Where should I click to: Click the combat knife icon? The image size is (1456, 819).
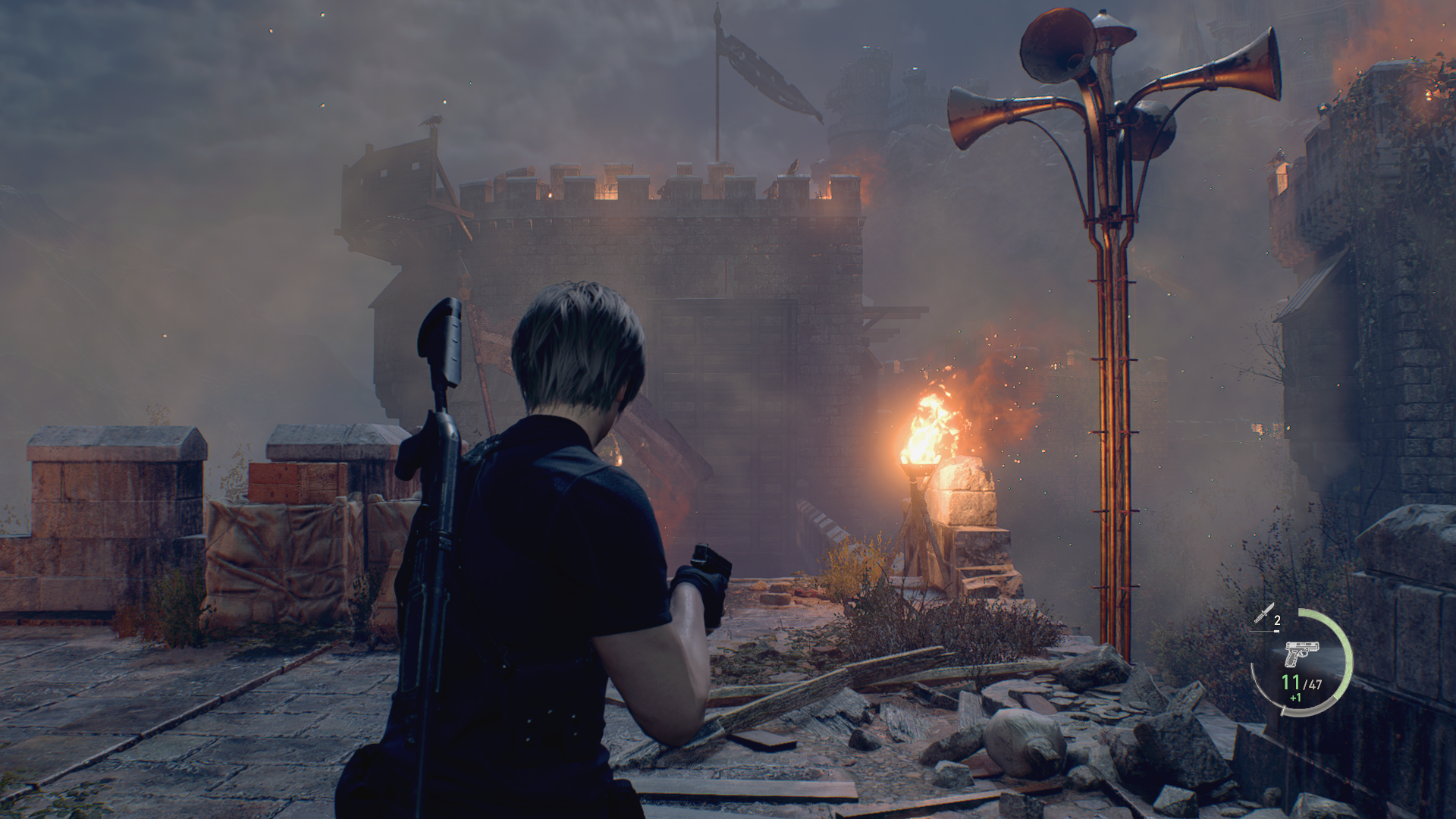[x=1263, y=614]
